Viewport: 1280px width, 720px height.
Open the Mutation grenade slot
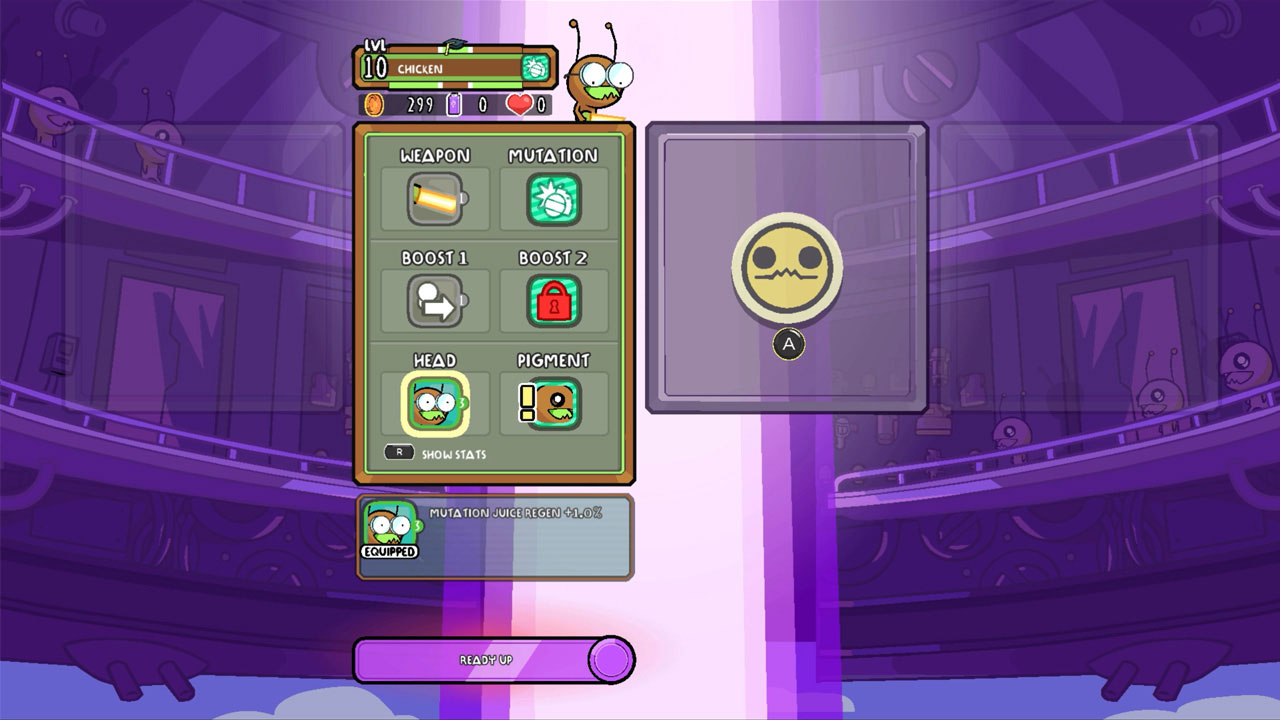554,198
